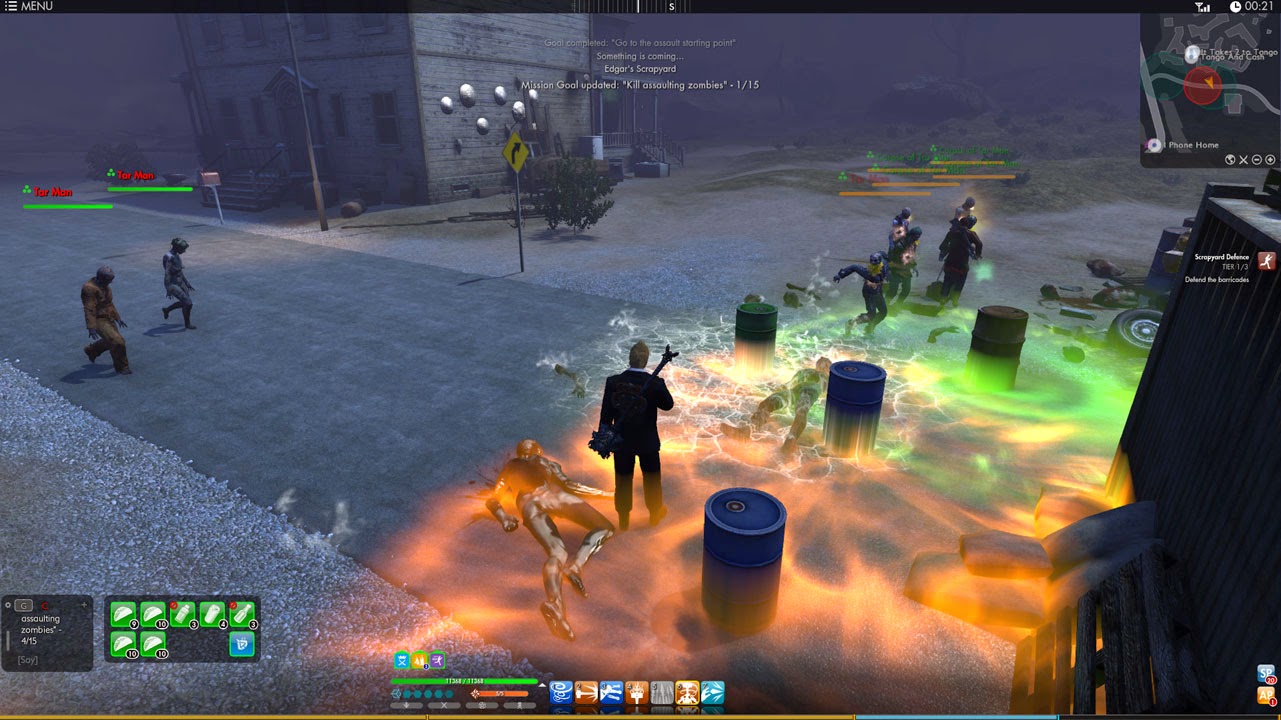
Task: Click the [Say] channel selector in chat
Action: coord(28,658)
